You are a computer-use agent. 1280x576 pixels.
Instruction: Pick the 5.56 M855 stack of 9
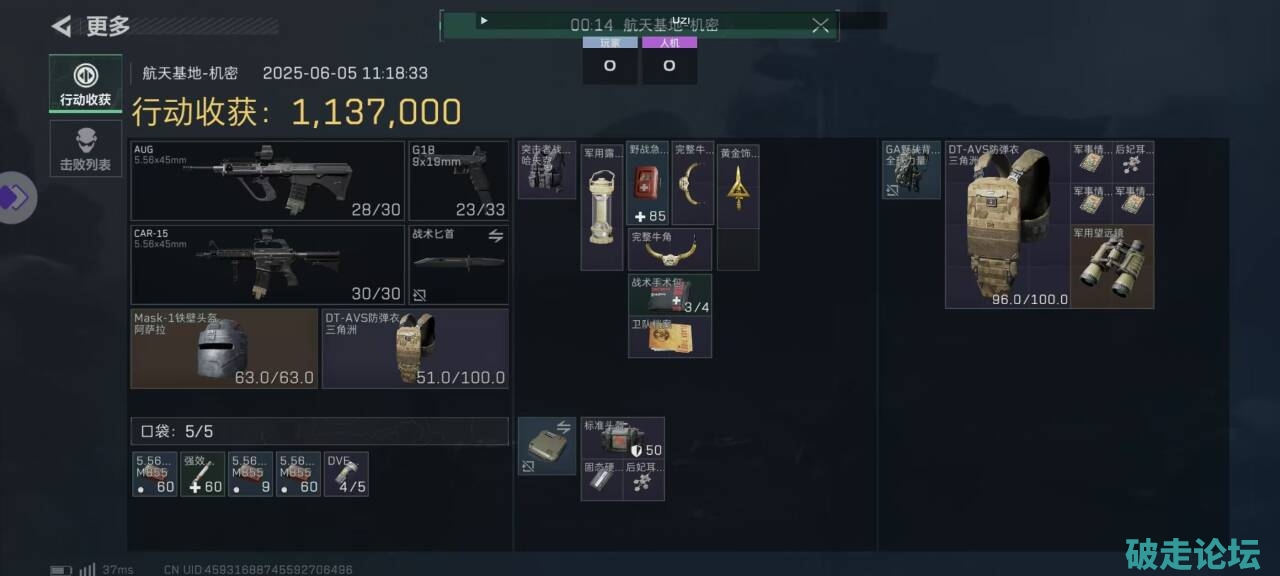pyautogui.click(x=250, y=474)
